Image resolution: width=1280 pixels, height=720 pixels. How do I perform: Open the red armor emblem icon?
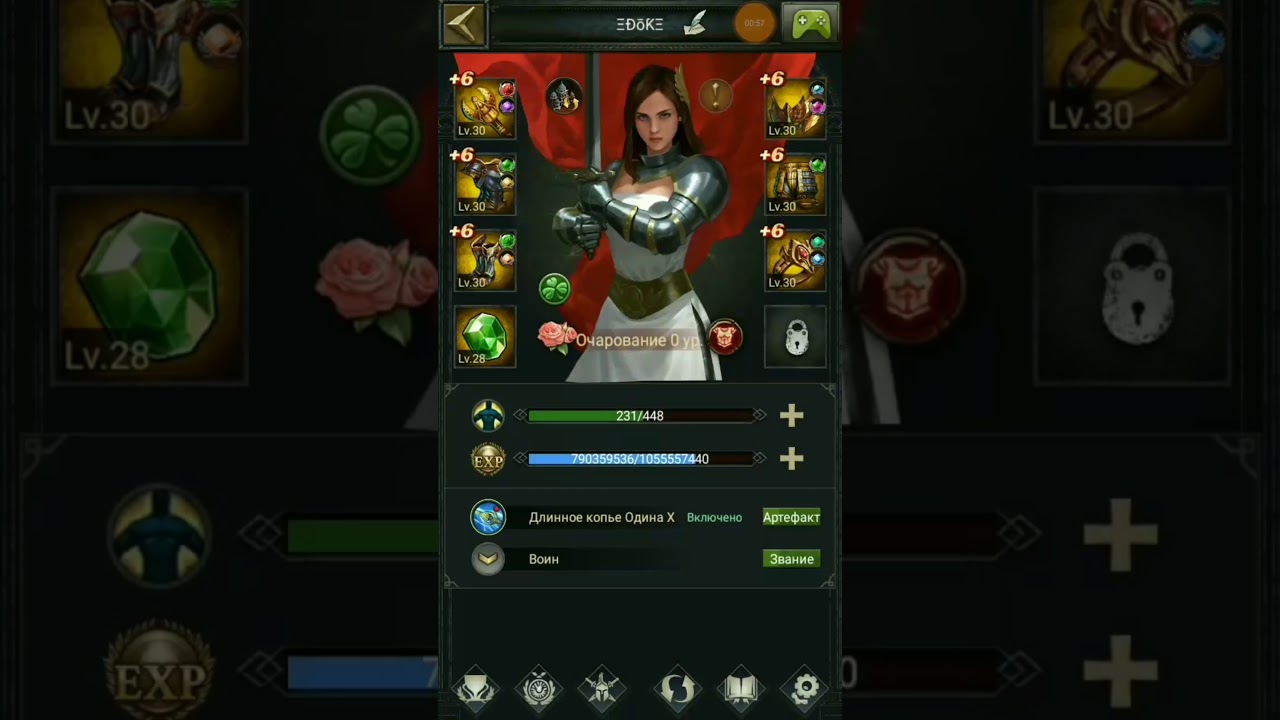click(725, 337)
